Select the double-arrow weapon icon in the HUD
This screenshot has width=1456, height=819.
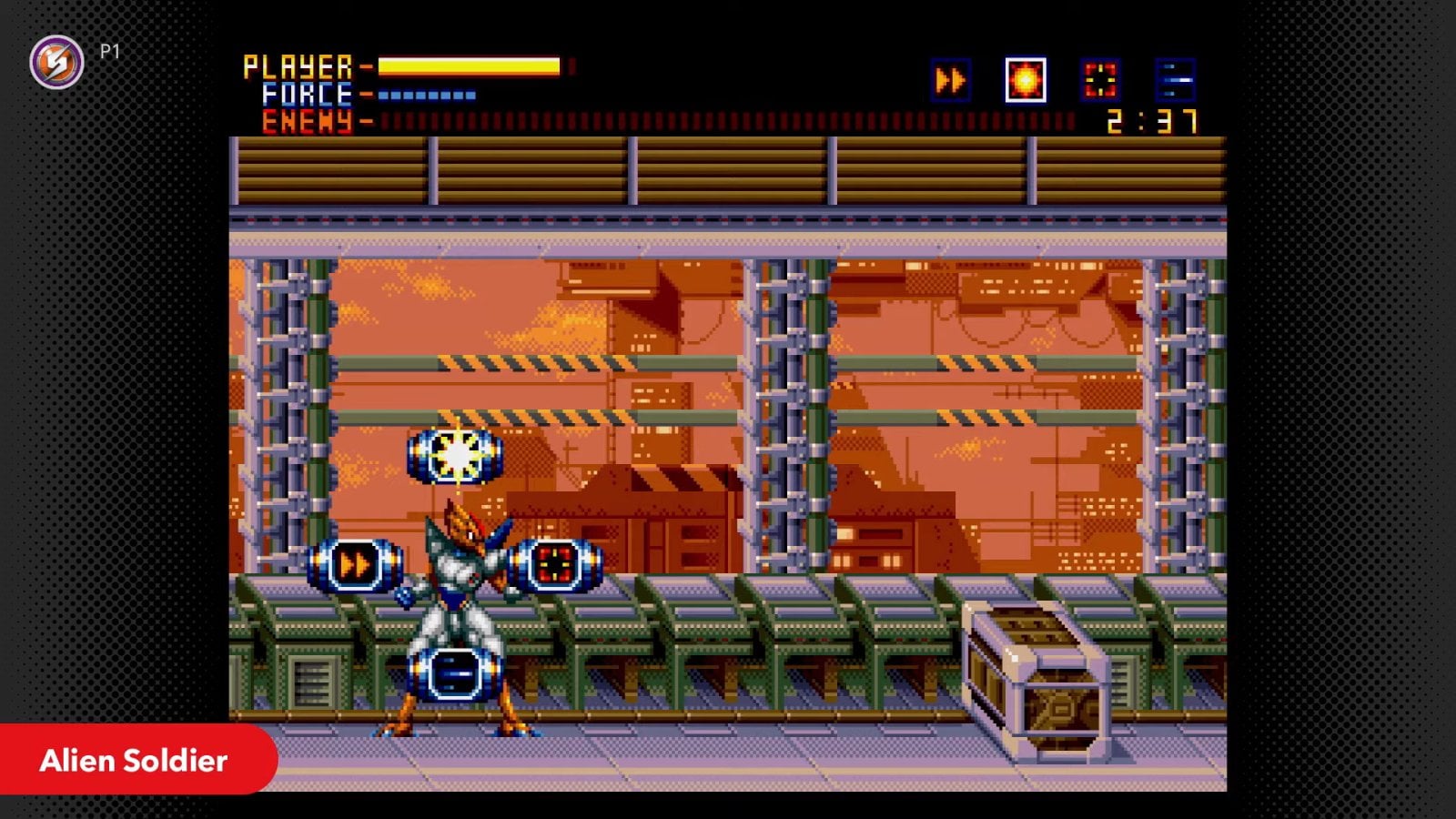951,81
